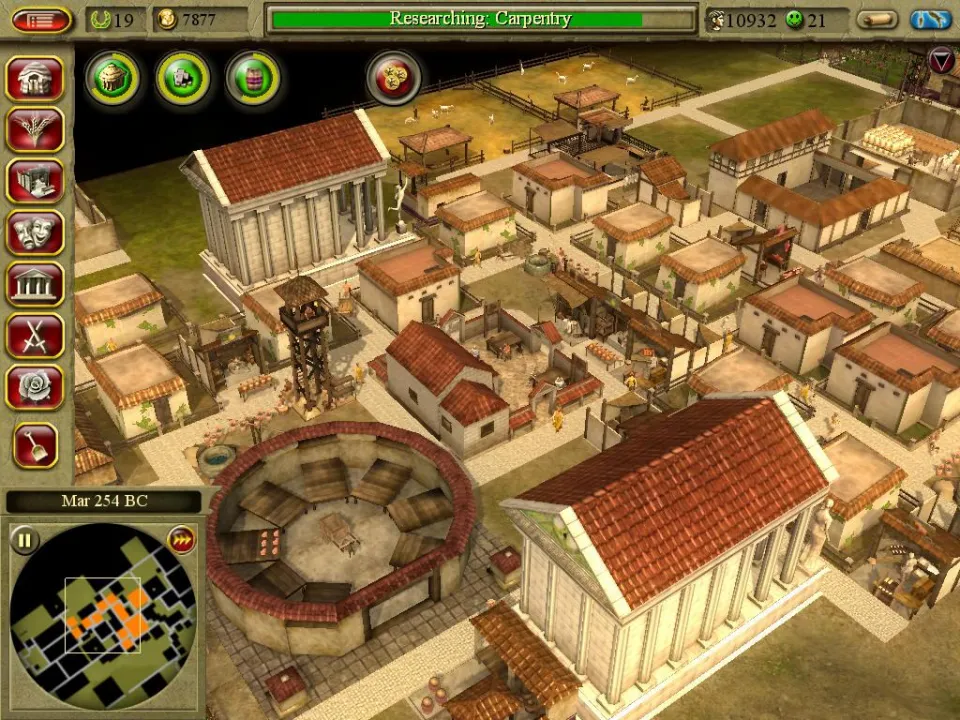Open the scroll button in top bar
Screen dimensions: 960x720
coord(877,20)
